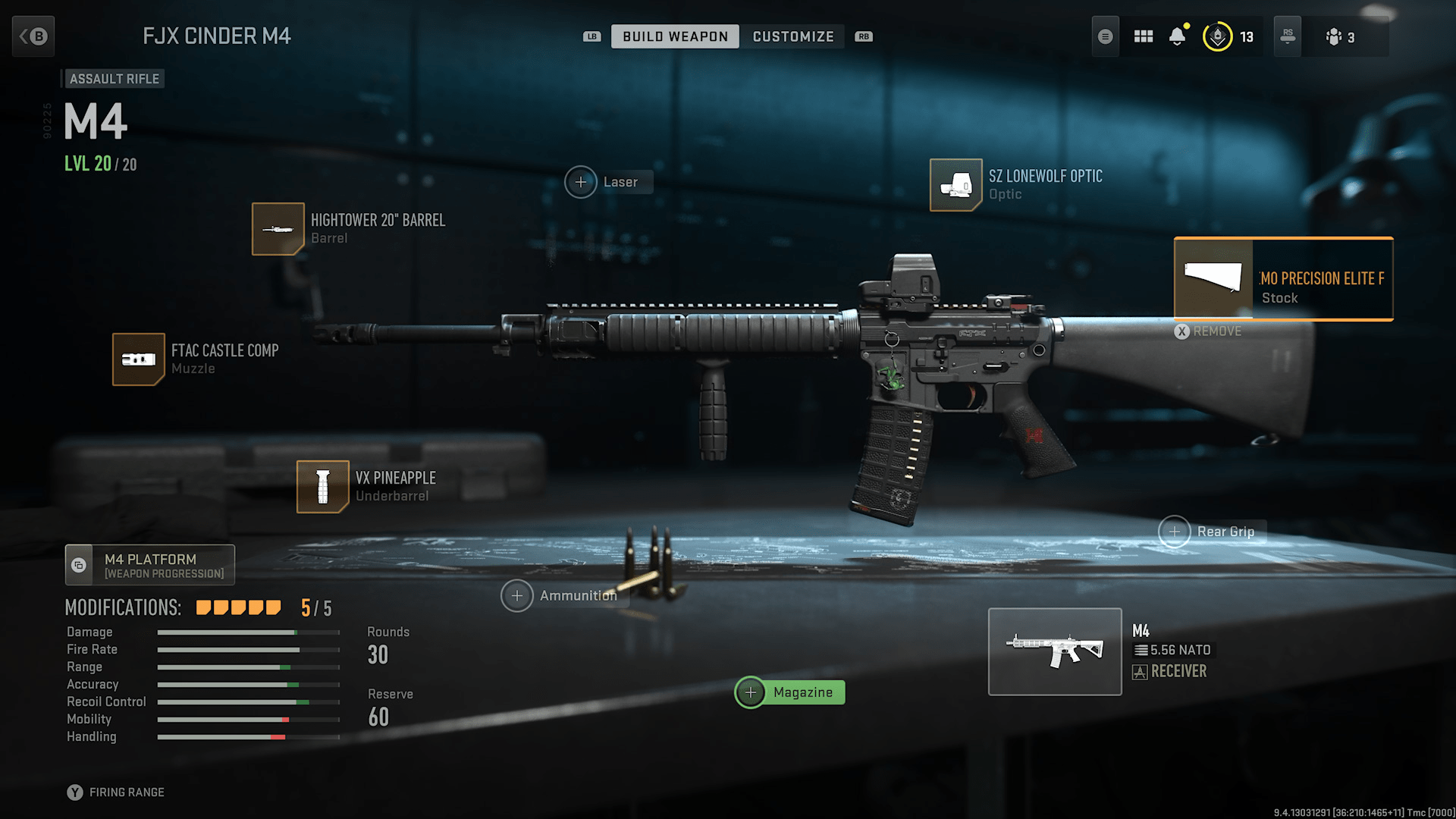This screenshot has height=819, width=1456.
Task: Remove the Precision Elite Stock attachment
Action: 1207,331
